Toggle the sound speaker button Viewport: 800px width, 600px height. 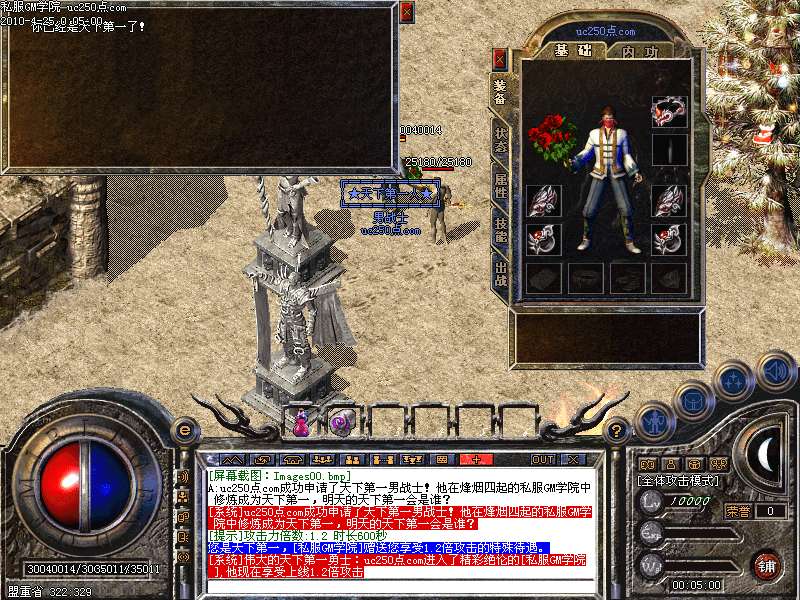[774, 371]
